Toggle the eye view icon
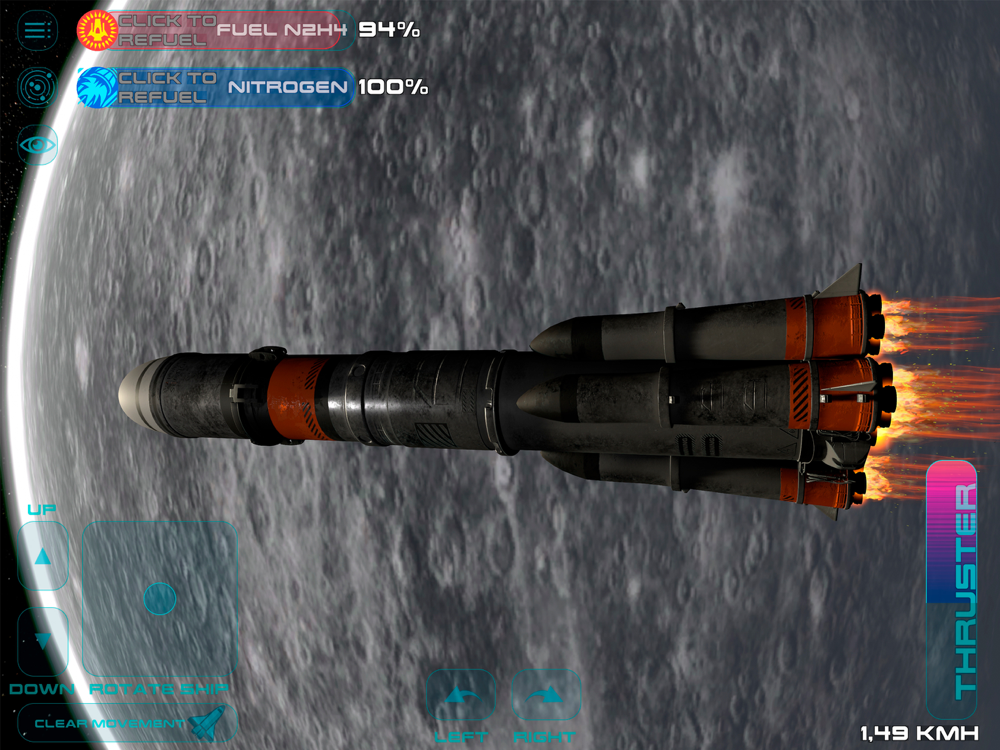The image size is (1000, 750). pyautogui.click(x=38, y=145)
